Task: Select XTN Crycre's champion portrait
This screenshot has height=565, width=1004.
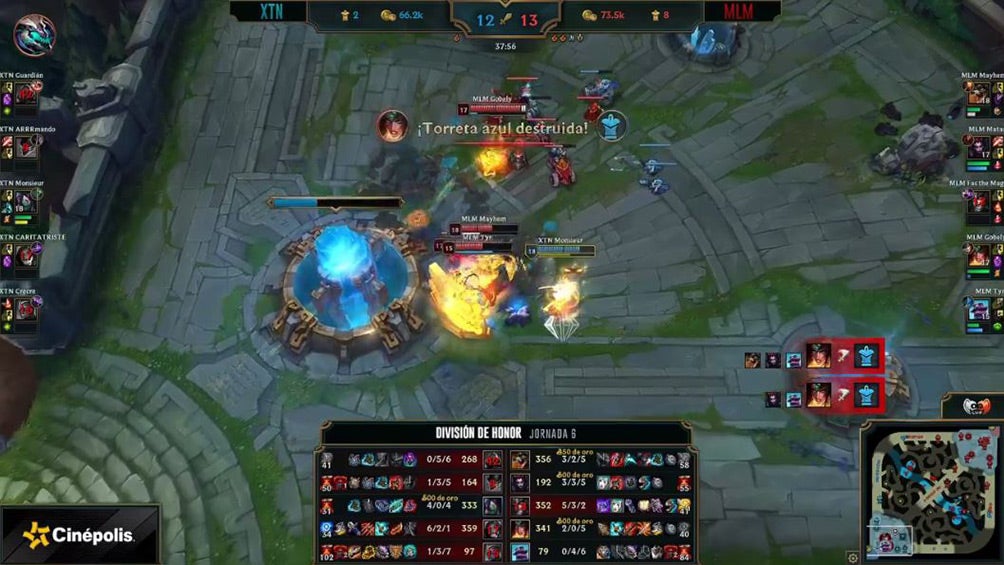Action: click(x=27, y=309)
